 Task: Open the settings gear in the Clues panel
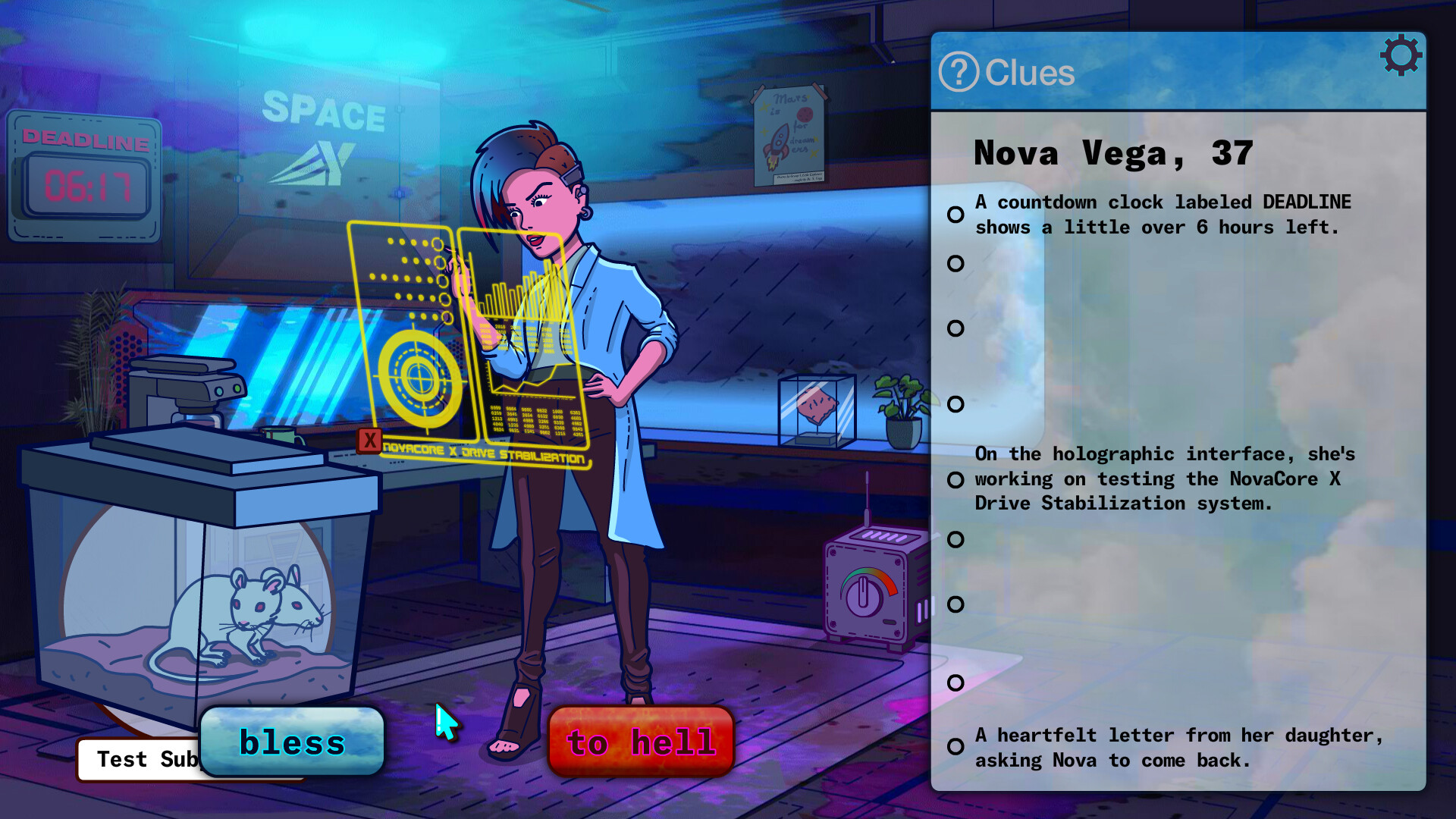(x=1401, y=54)
